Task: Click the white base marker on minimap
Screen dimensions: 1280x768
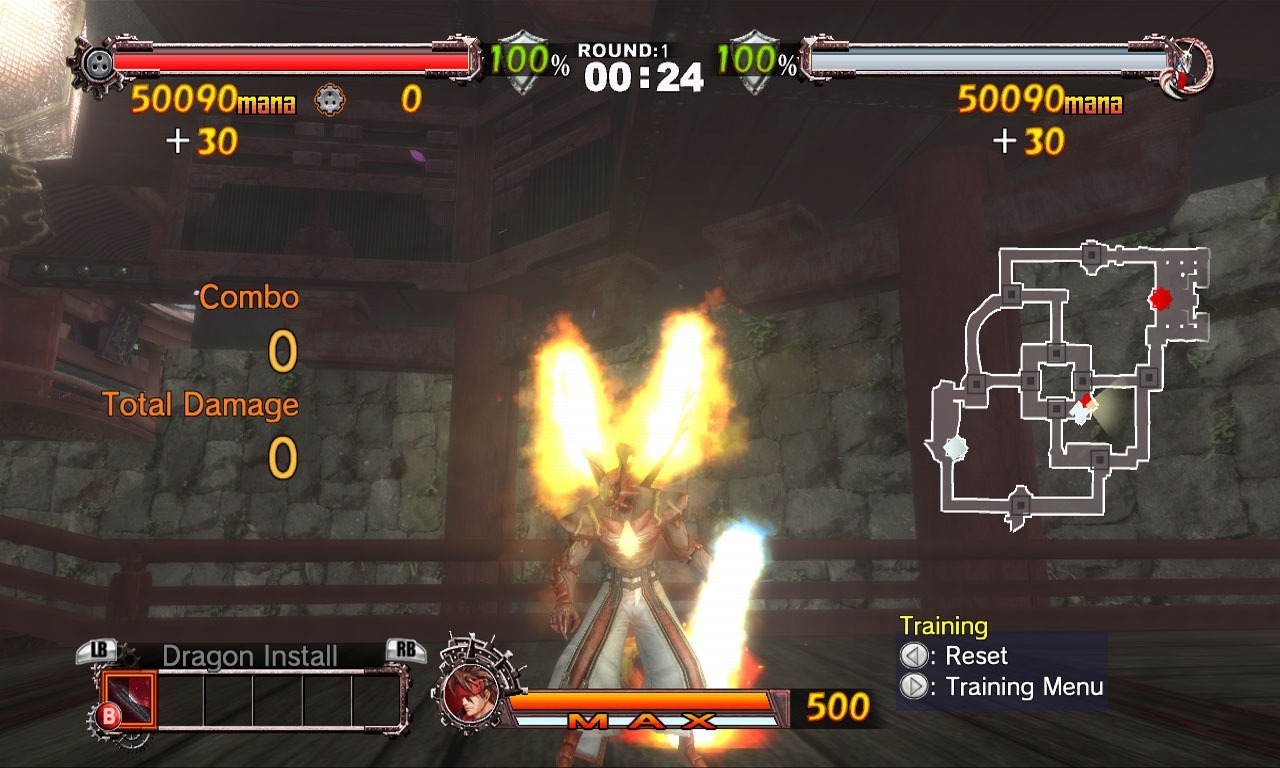Action: [x=955, y=447]
